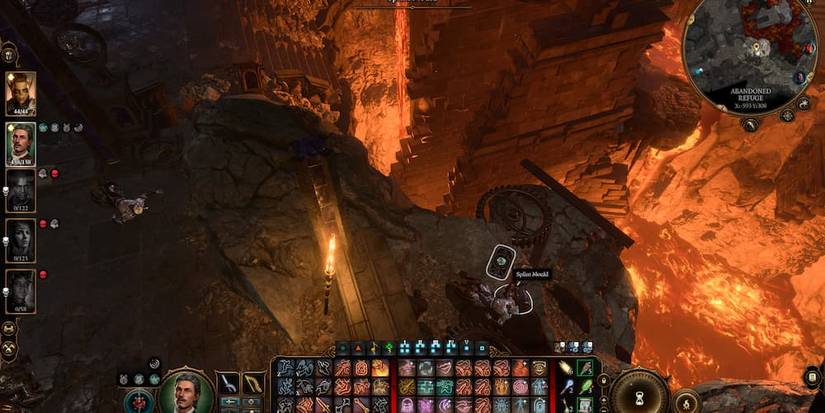Select the ranged bow weapon slot
This screenshot has height=413, width=825.
click(253, 381)
